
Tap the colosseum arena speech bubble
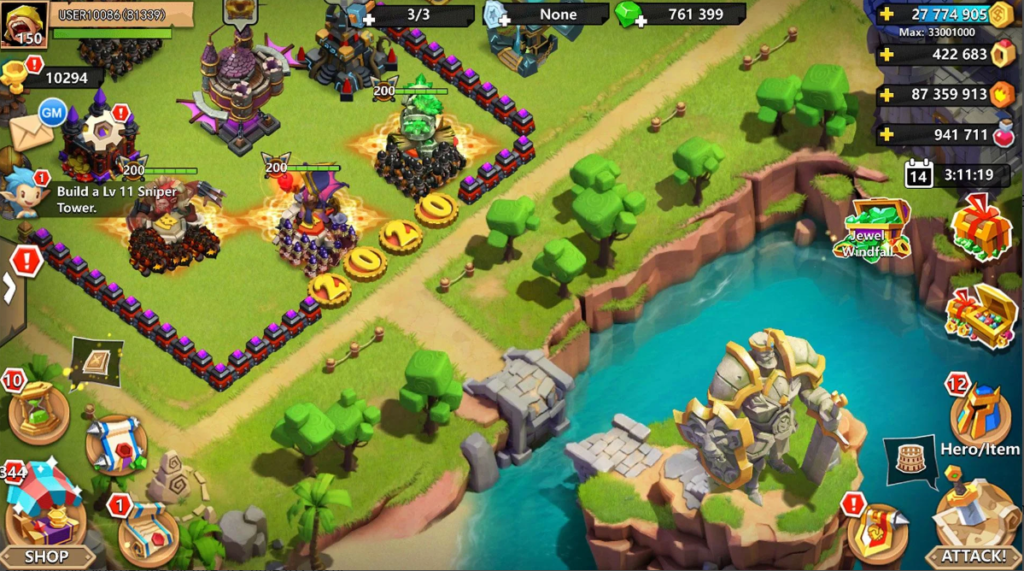(907, 460)
